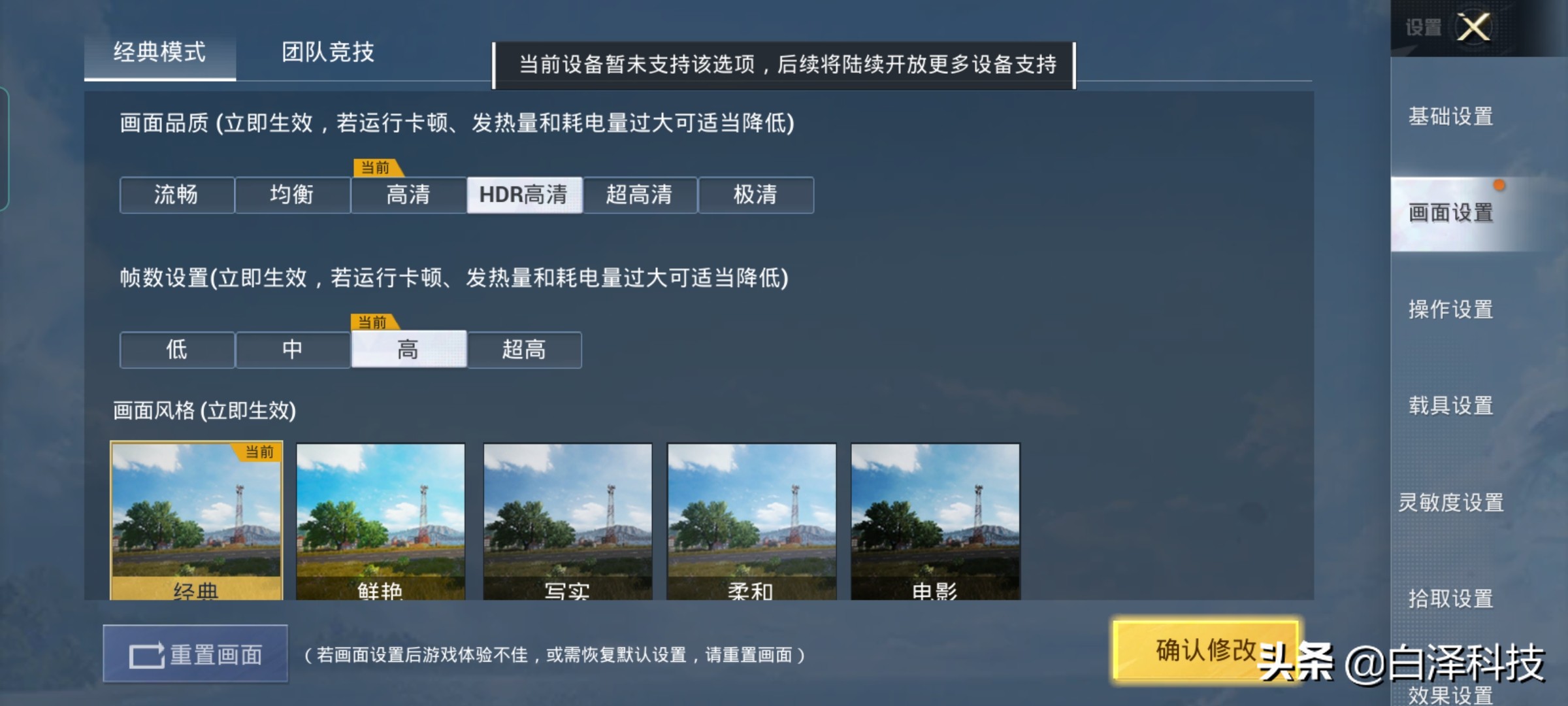Close the settings panel via the X icon
This screenshot has height=706, width=1568.
(x=1474, y=27)
